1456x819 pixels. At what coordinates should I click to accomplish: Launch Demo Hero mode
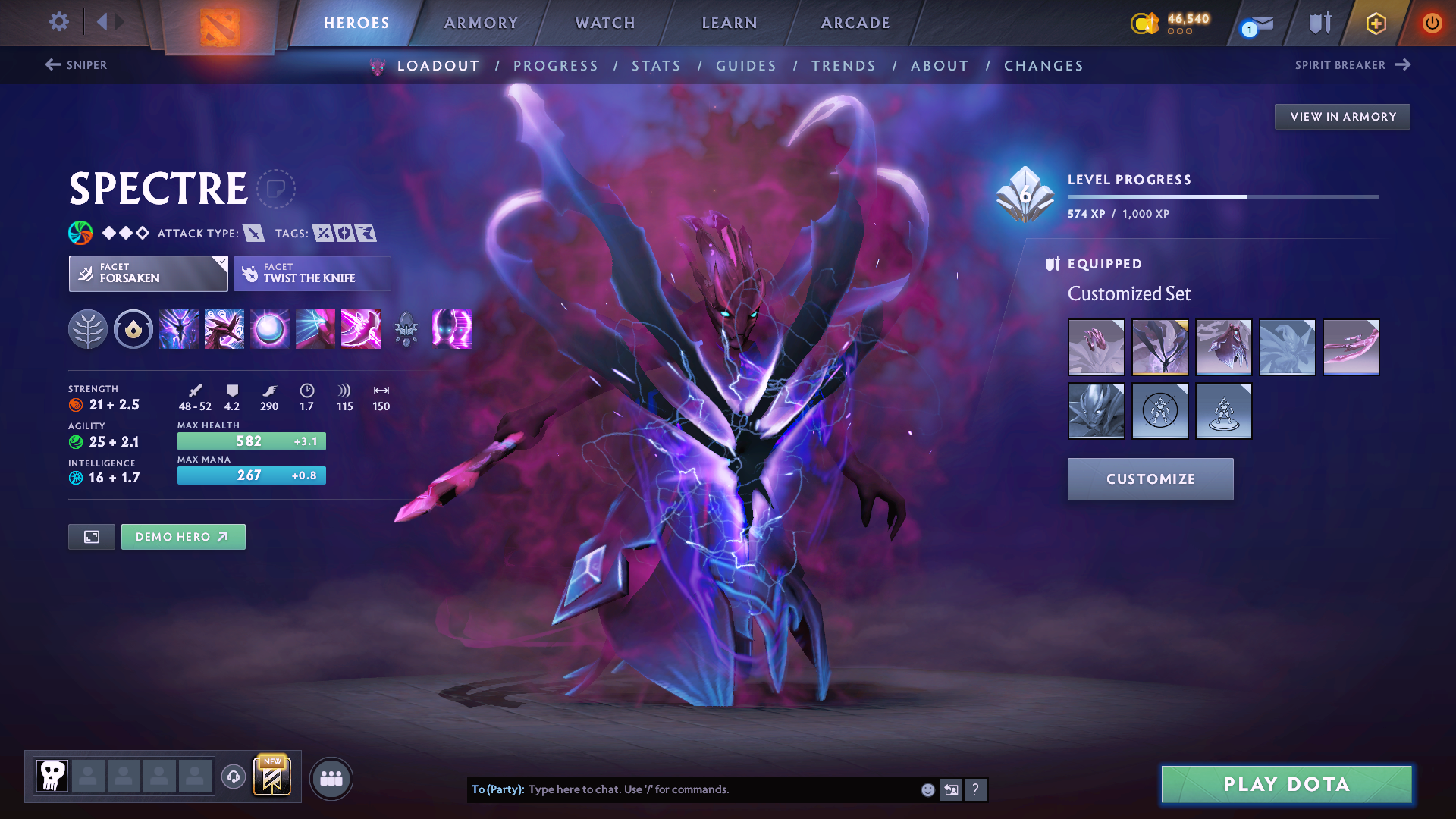tap(183, 536)
